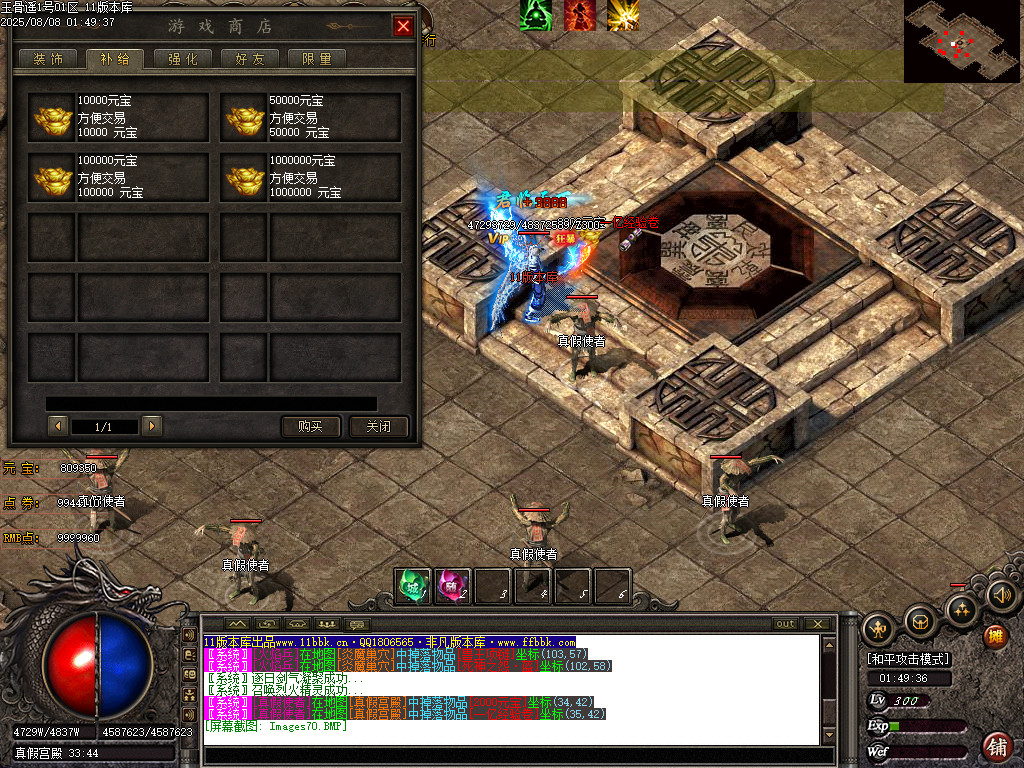This screenshot has width=1024, height=768.
Task: Use the pink gem in hotbar slot 2
Action: click(451, 586)
